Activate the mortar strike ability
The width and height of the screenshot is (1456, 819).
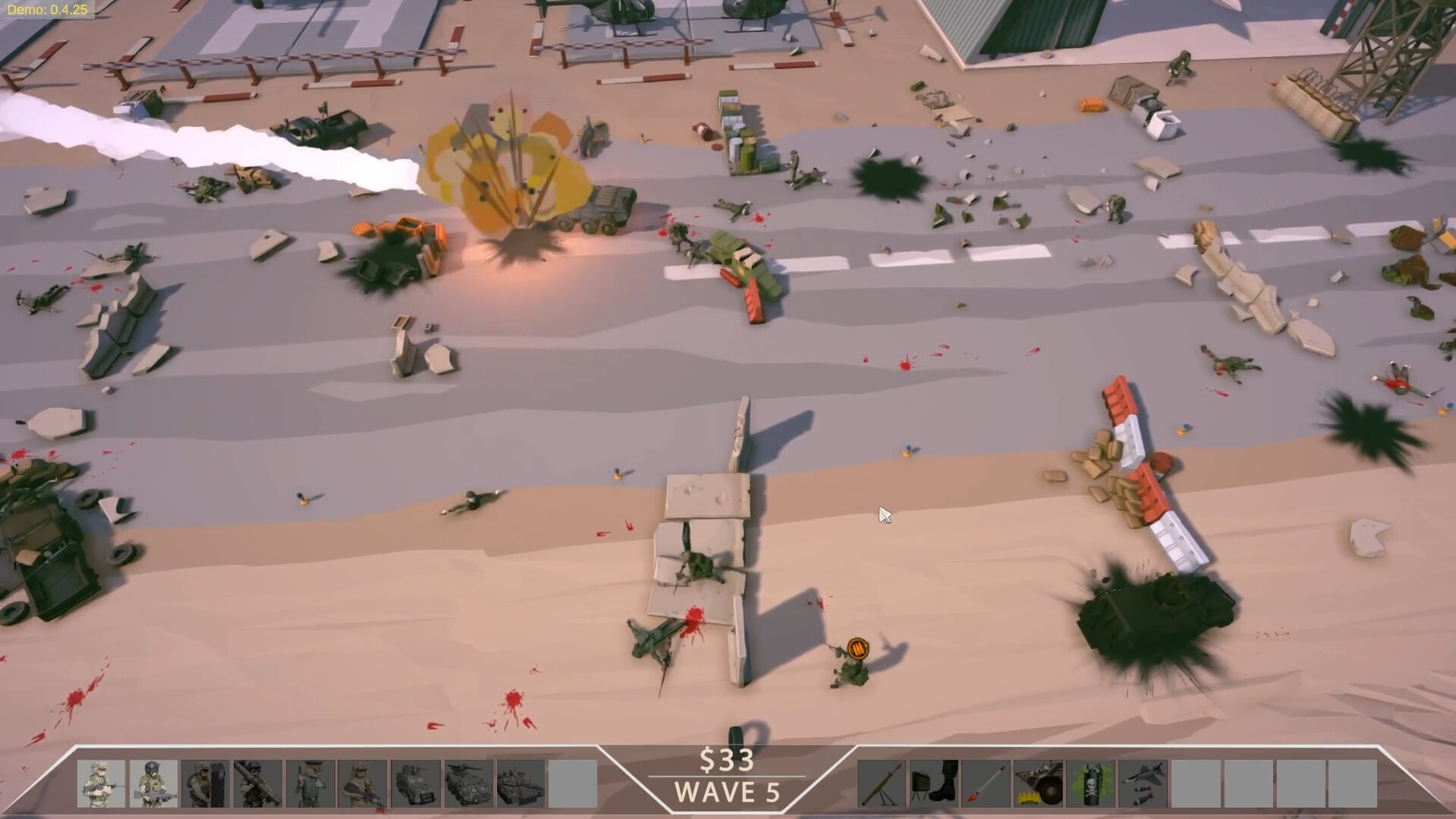[882, 784]
